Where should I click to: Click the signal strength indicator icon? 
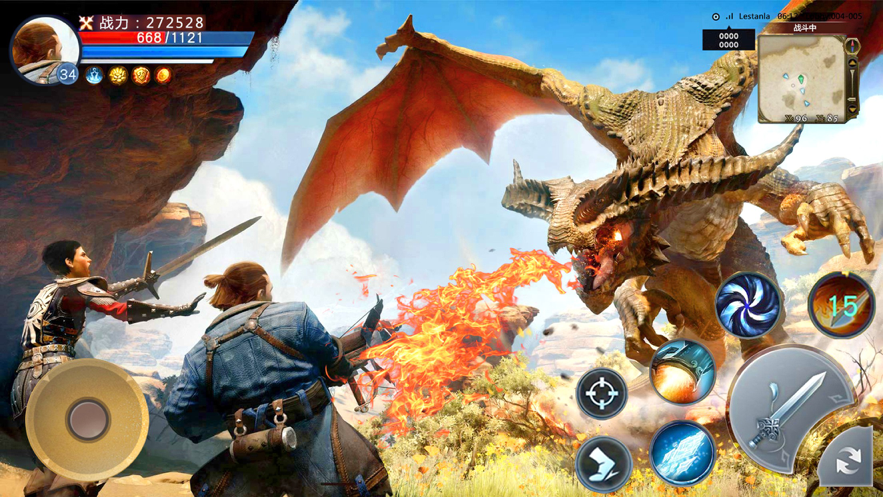click(x=730, y=17)
